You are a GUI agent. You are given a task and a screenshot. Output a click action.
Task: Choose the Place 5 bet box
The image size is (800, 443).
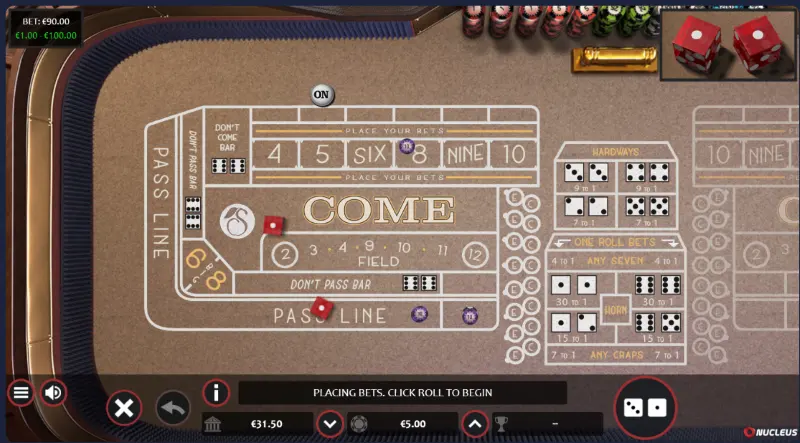click(x=321, y=154)
